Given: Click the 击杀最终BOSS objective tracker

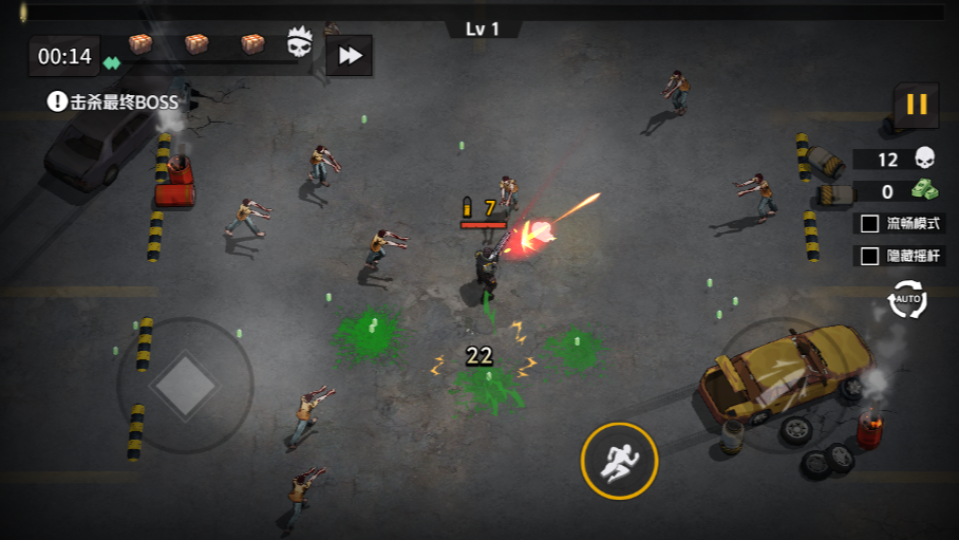Looking at the screenshot, I should pos(113,102).
